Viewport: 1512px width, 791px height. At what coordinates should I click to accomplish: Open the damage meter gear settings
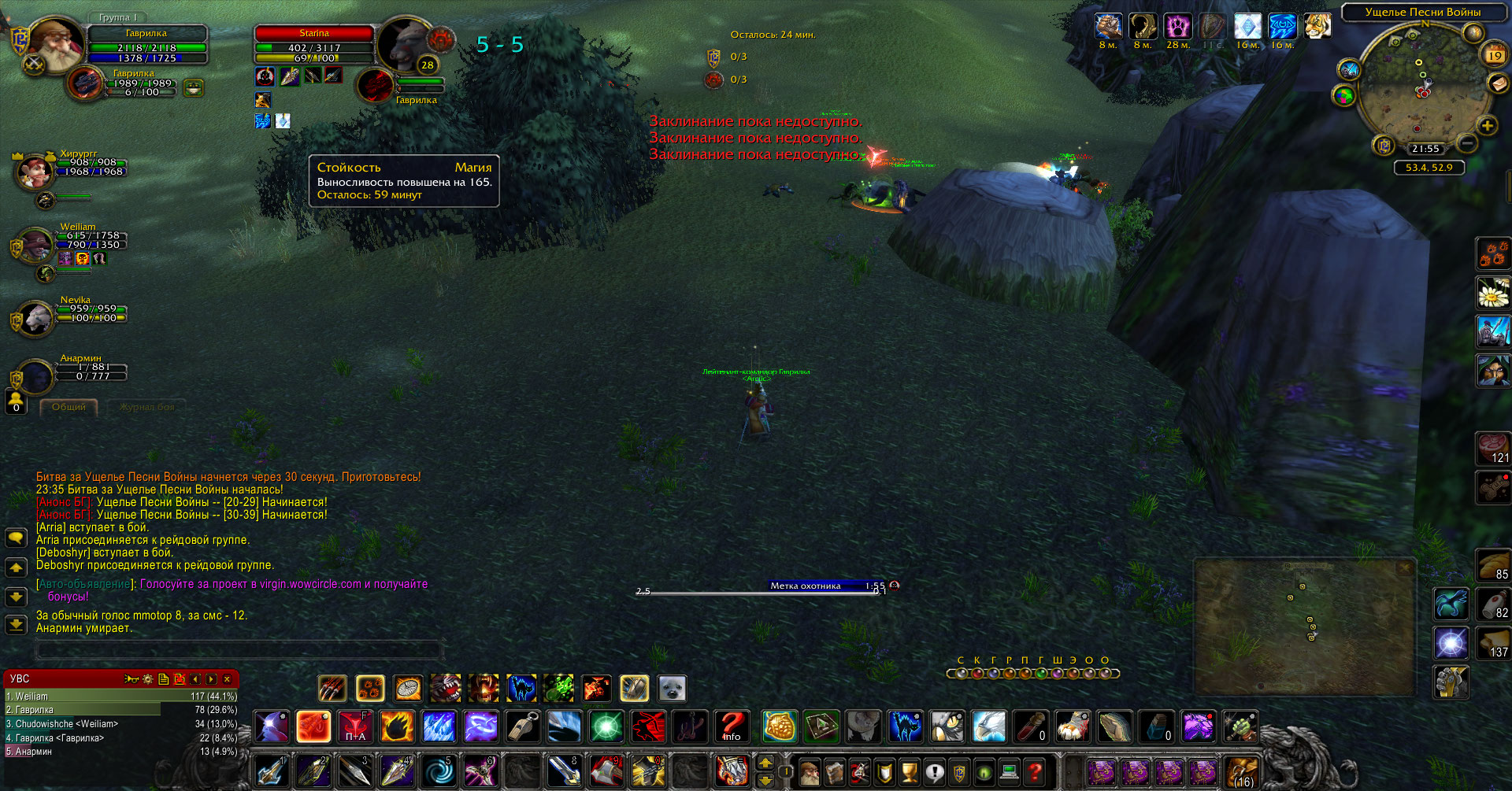[x=147, y=679]
